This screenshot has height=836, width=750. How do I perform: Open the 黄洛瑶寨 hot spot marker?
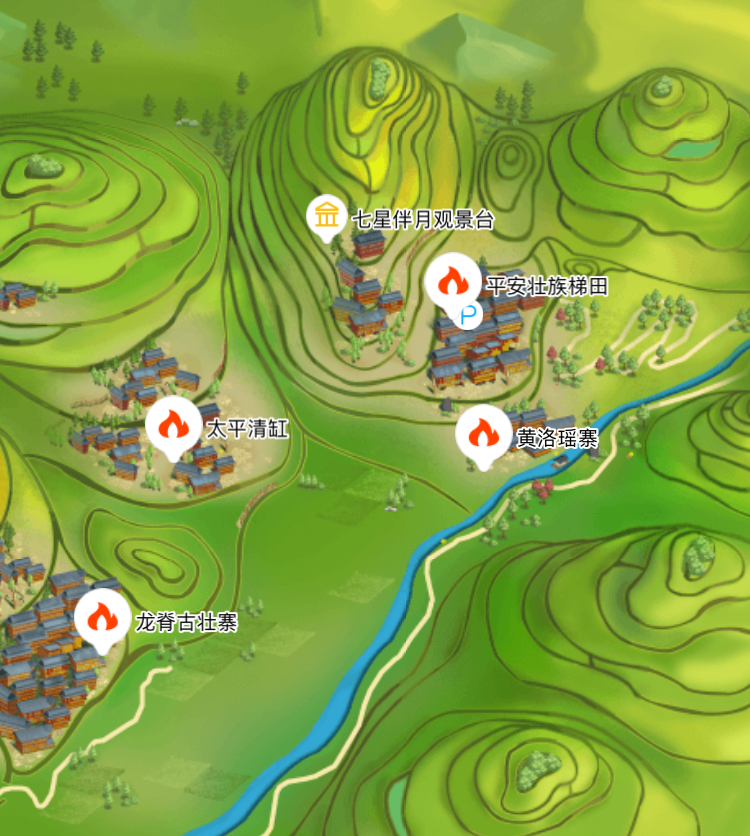[x=484, y=433]
